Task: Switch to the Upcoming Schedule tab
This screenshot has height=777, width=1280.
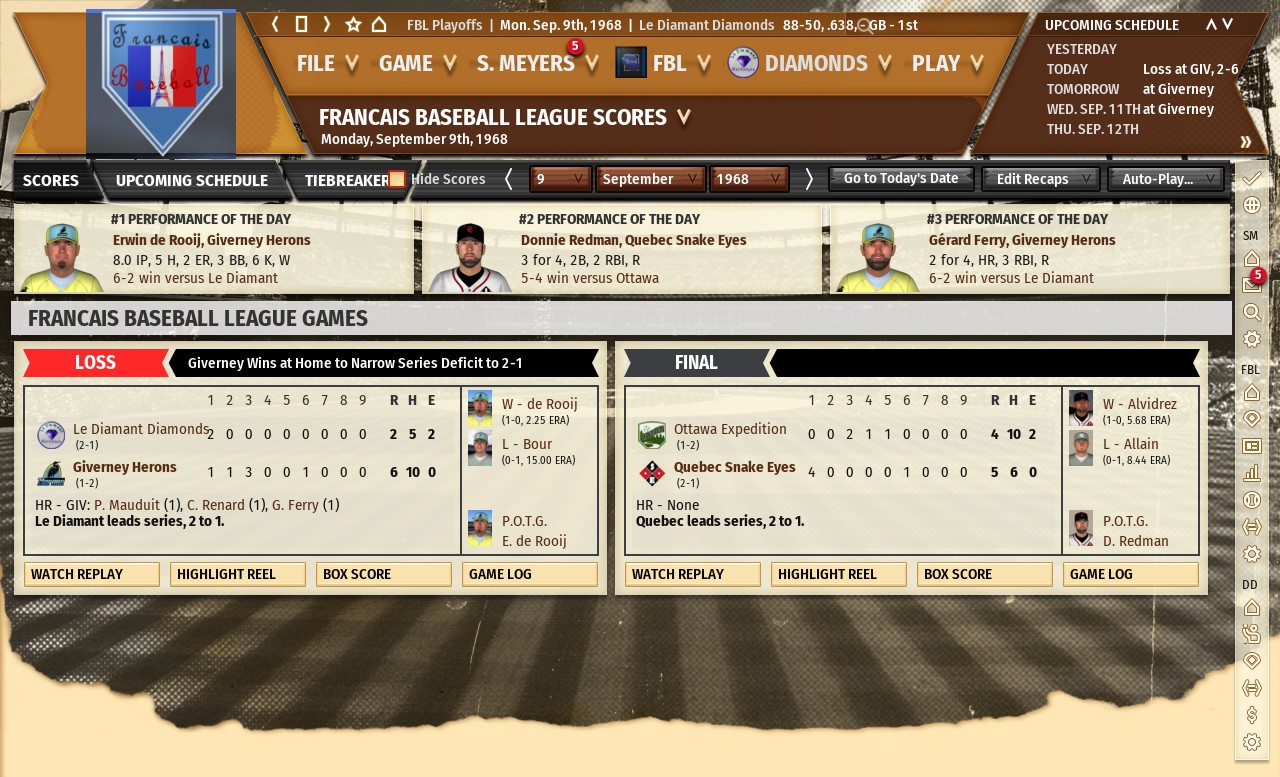Action: [x=191, y=181]
